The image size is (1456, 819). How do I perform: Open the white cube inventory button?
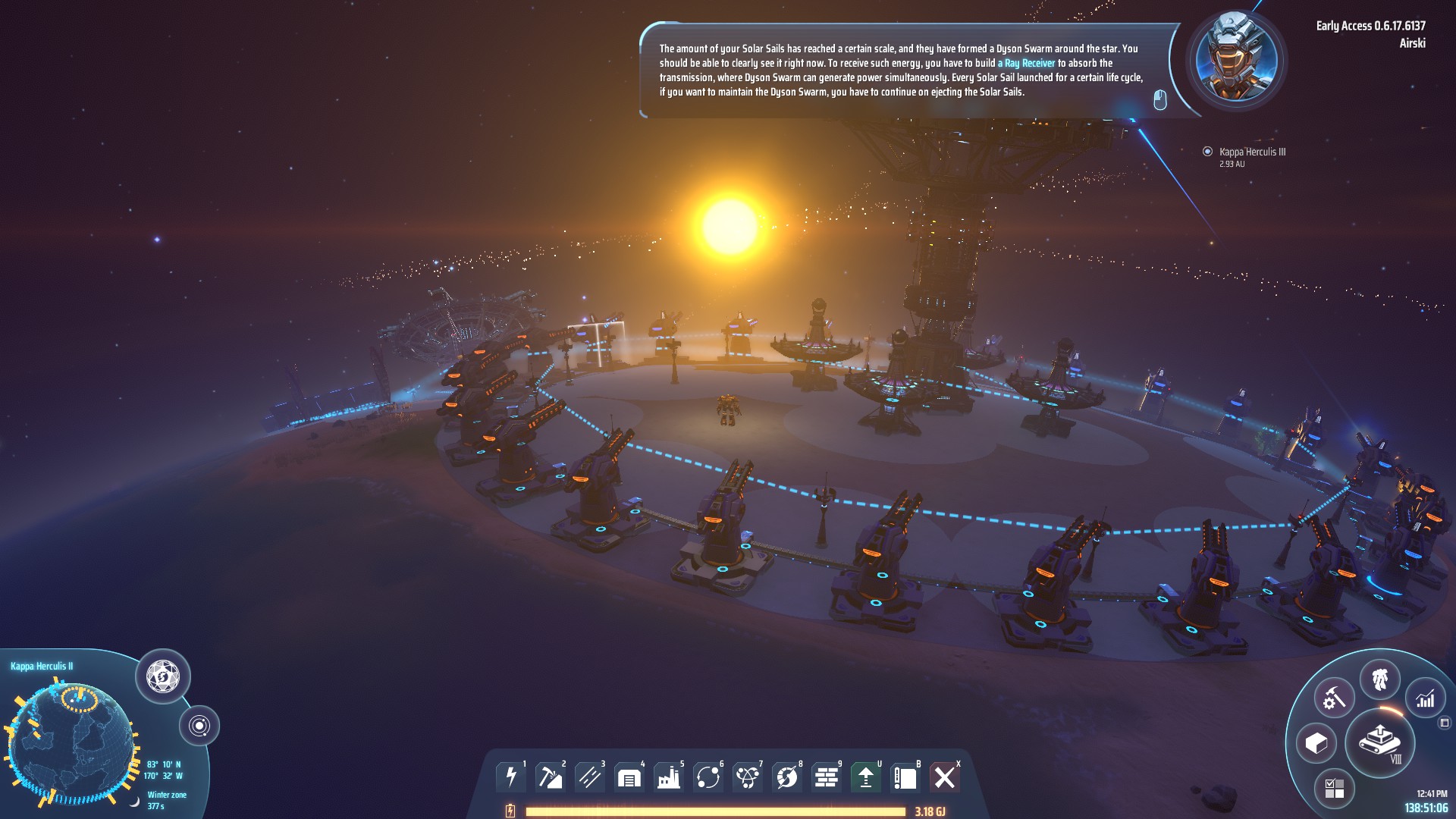pyautogui.click(x=1316, y=743)
